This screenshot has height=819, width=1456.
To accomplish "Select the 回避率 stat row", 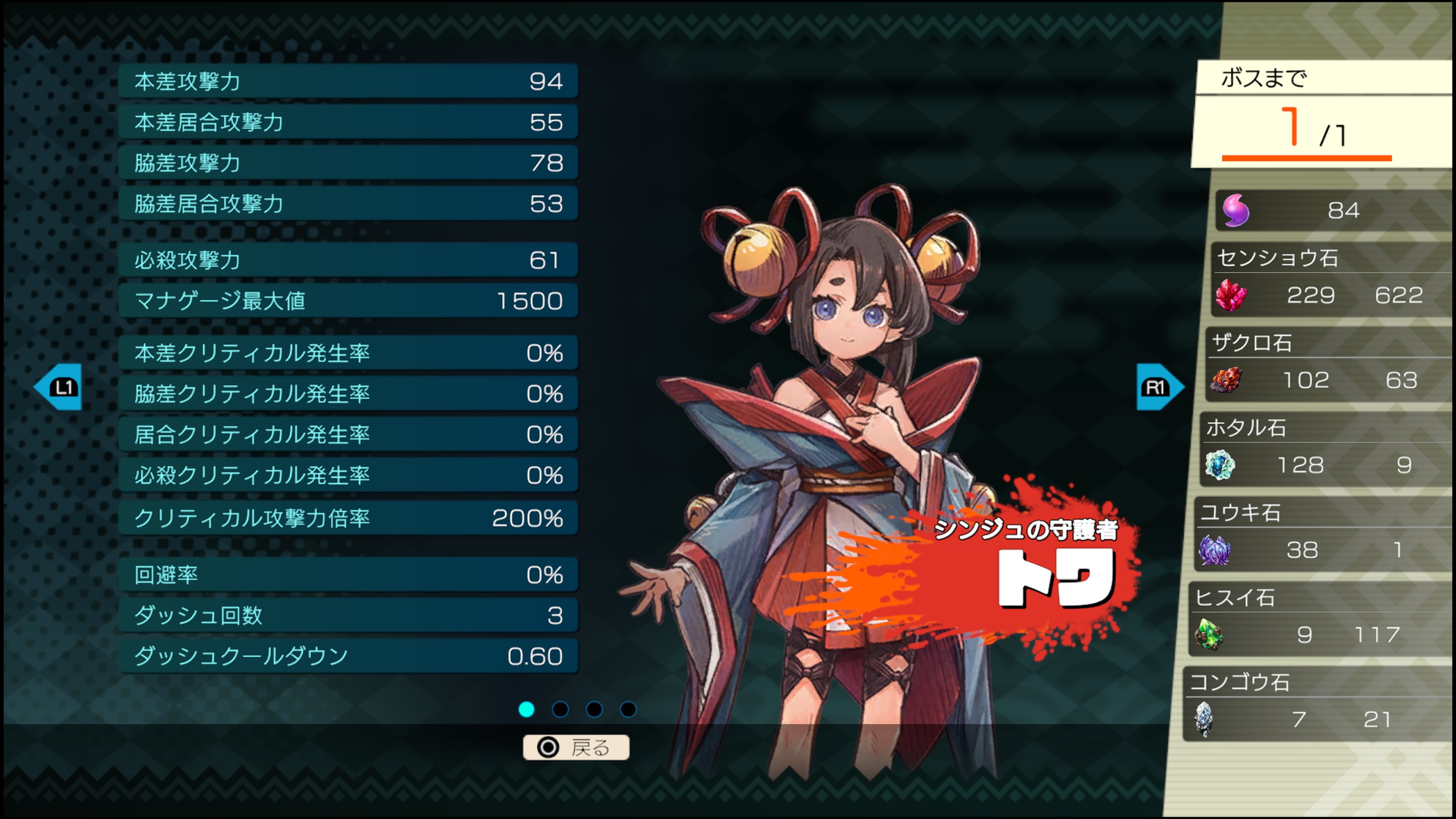I will 348,575.
